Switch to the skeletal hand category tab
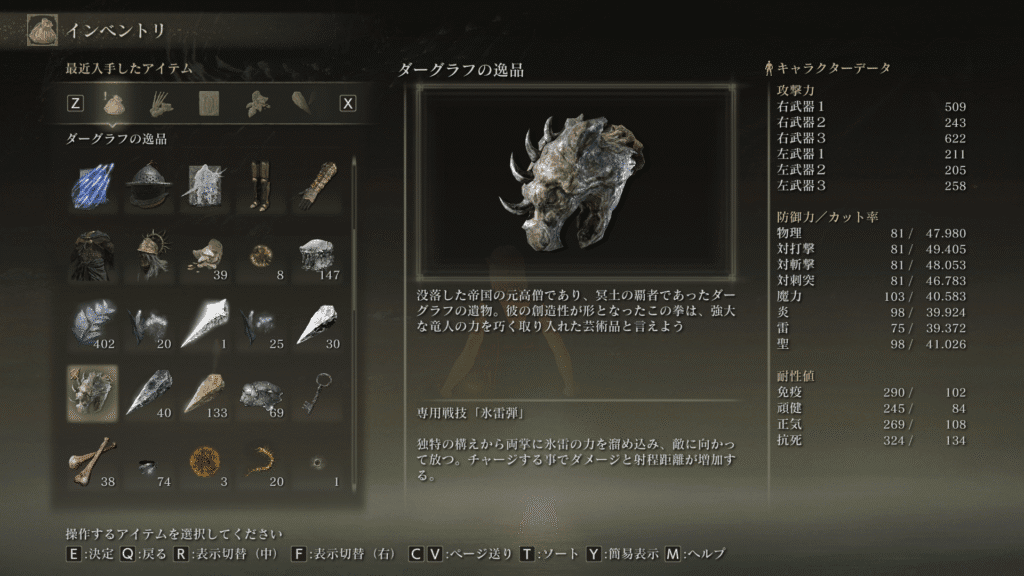The height and width of the screenshot is (576, 1024). point(161,102)
